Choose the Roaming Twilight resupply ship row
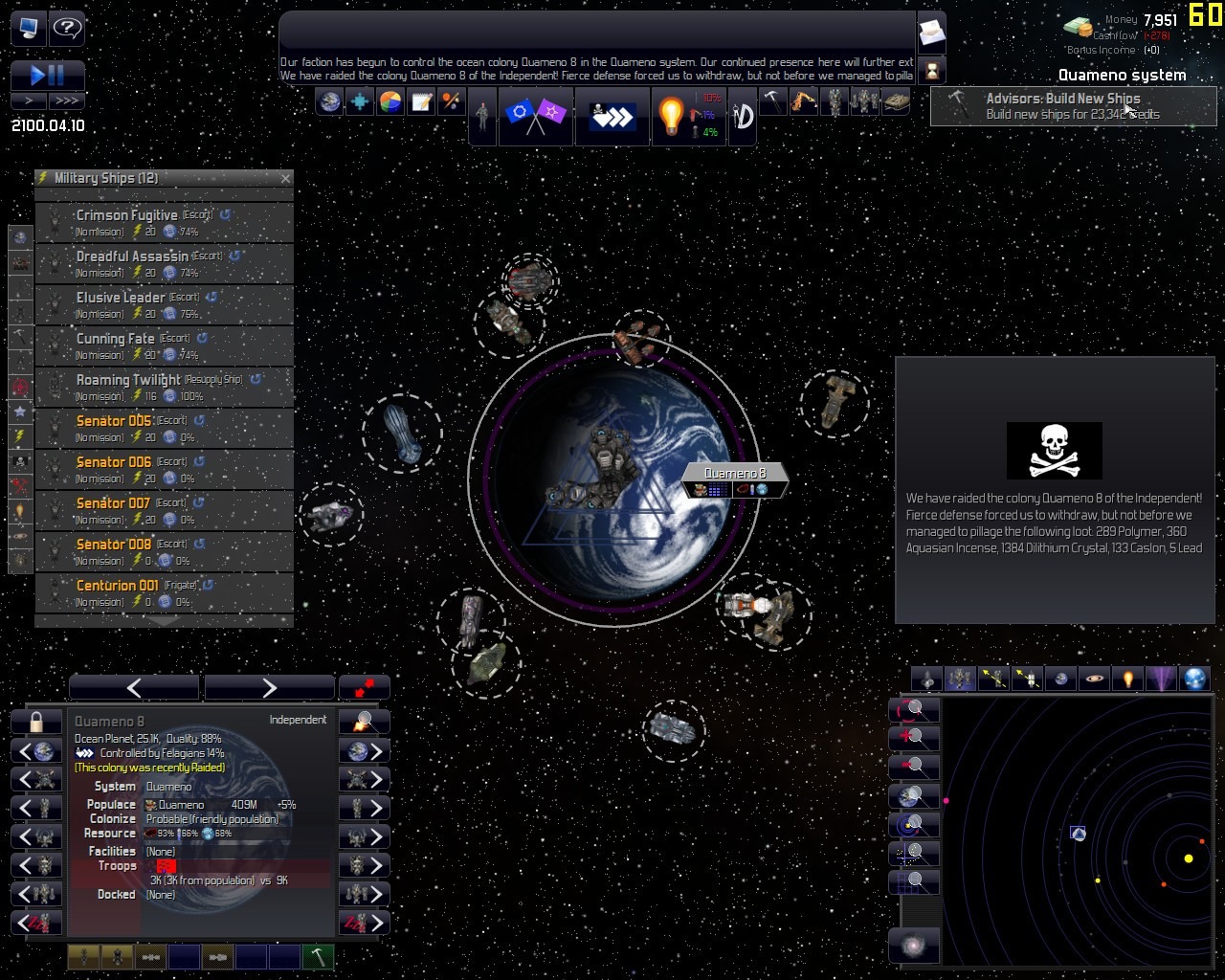Viewport: 1225px width, 980px height. (164, 388)
